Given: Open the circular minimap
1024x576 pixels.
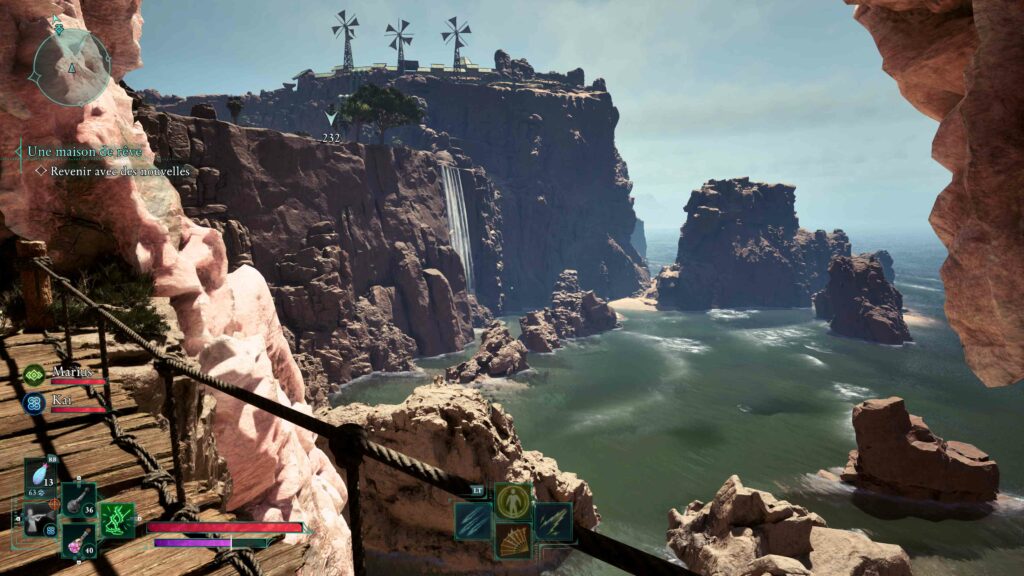Looking at the screenshot, I should pos(70,66).
